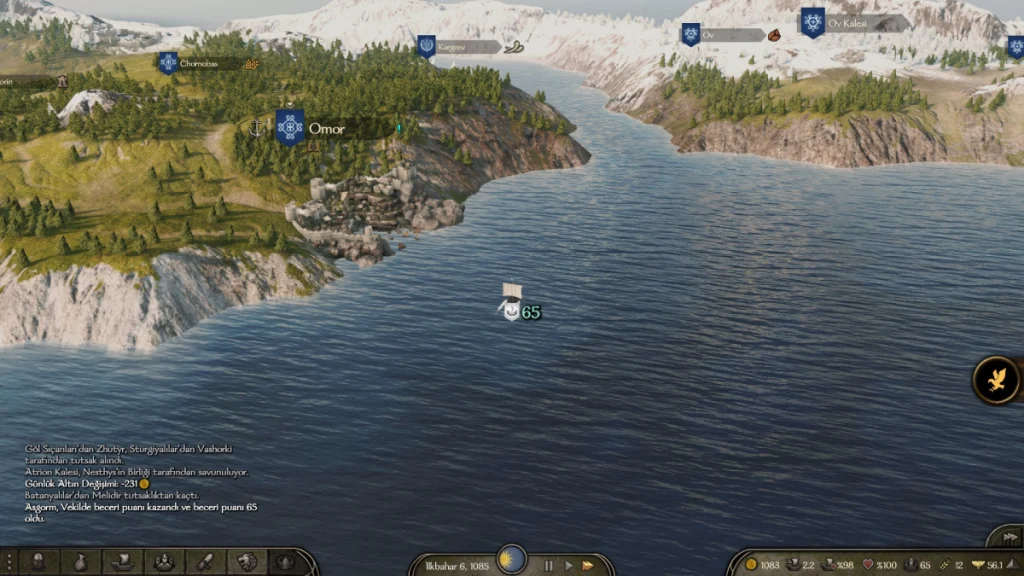This screenshot has height=576, width=1024.
Task: Open the kingdom crown icon
Action: click(x=284, y=562)
